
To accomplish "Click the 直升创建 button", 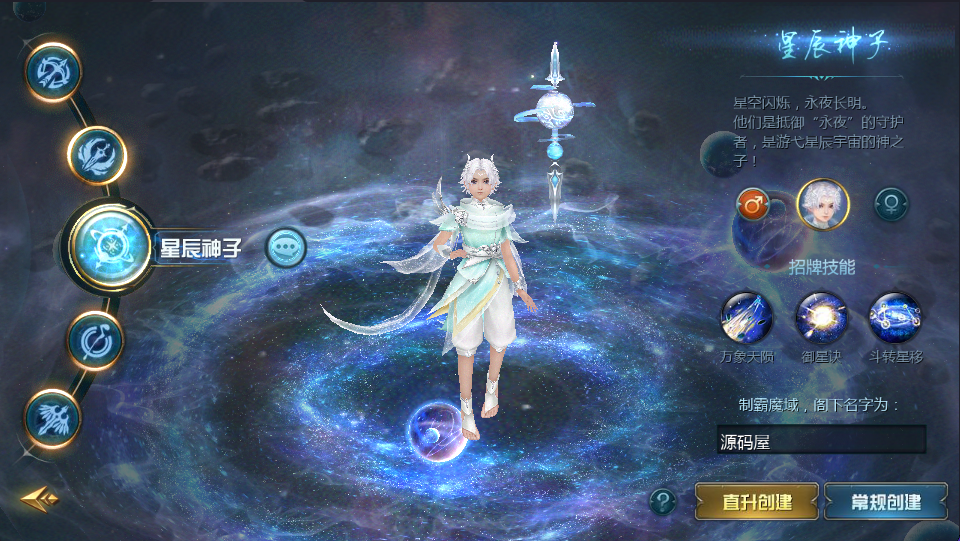I will 757,501.
